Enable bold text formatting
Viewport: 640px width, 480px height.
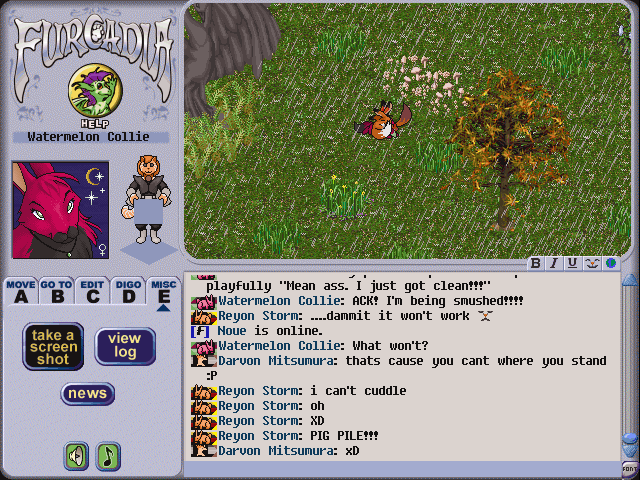pyautogui.click(x=536, y=263)
